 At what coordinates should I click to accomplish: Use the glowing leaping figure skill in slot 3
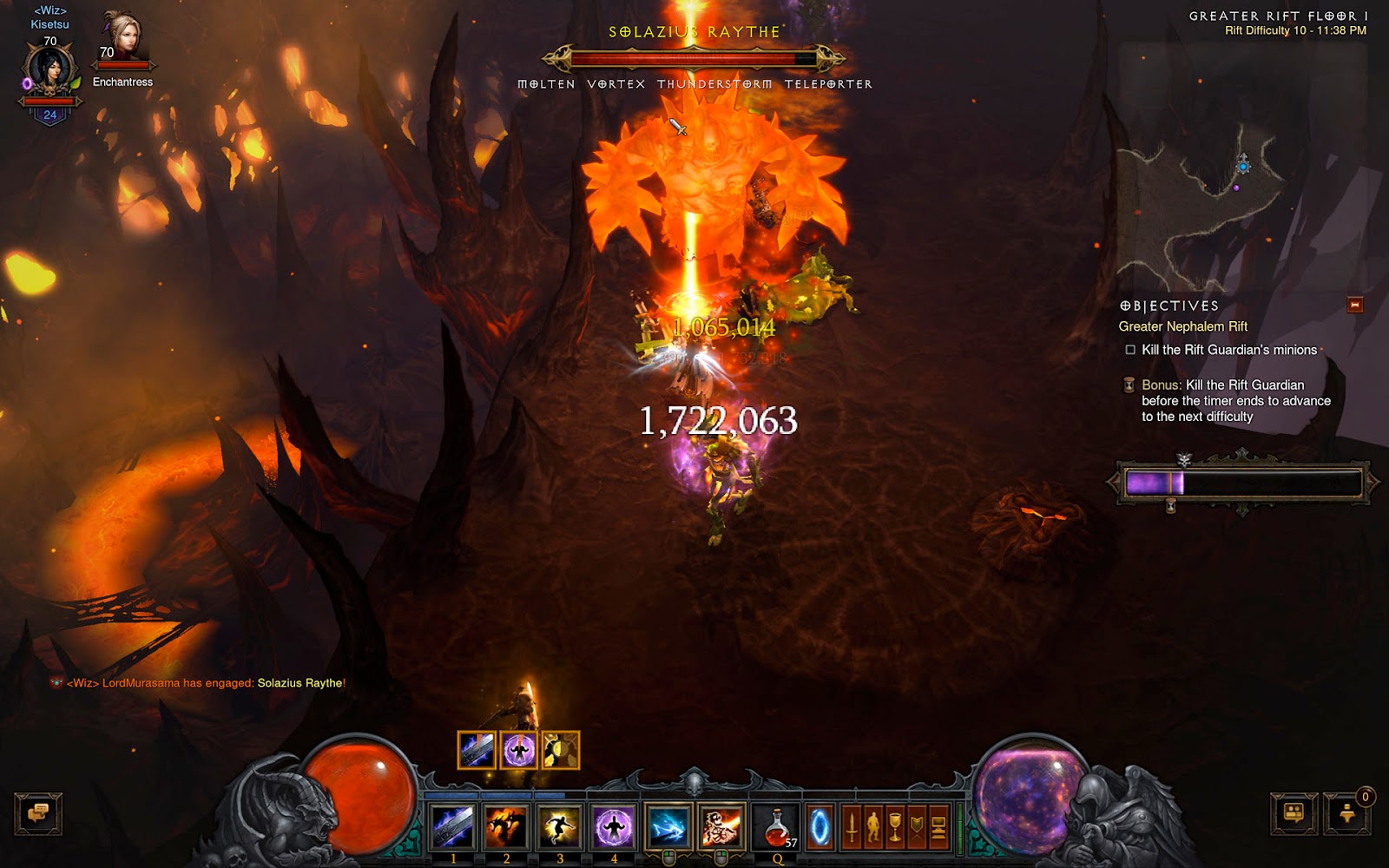560,826
